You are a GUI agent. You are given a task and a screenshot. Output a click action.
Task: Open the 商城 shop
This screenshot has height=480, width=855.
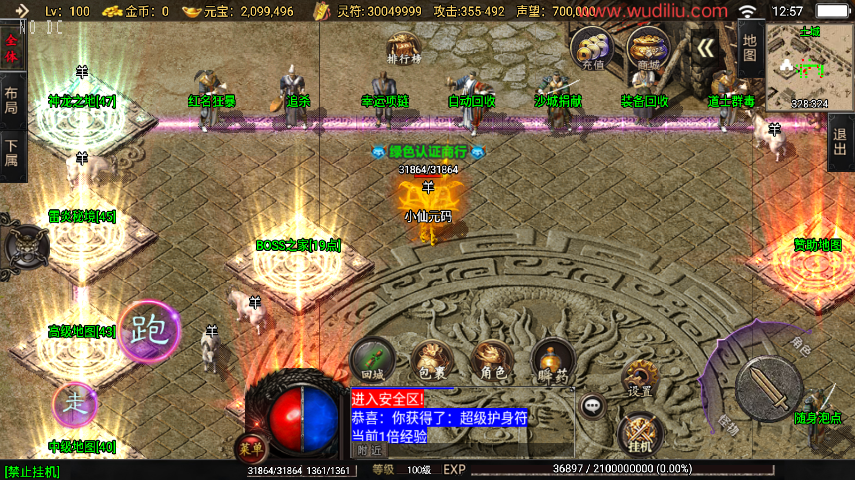pyautogui.click(x=647, y=48)
